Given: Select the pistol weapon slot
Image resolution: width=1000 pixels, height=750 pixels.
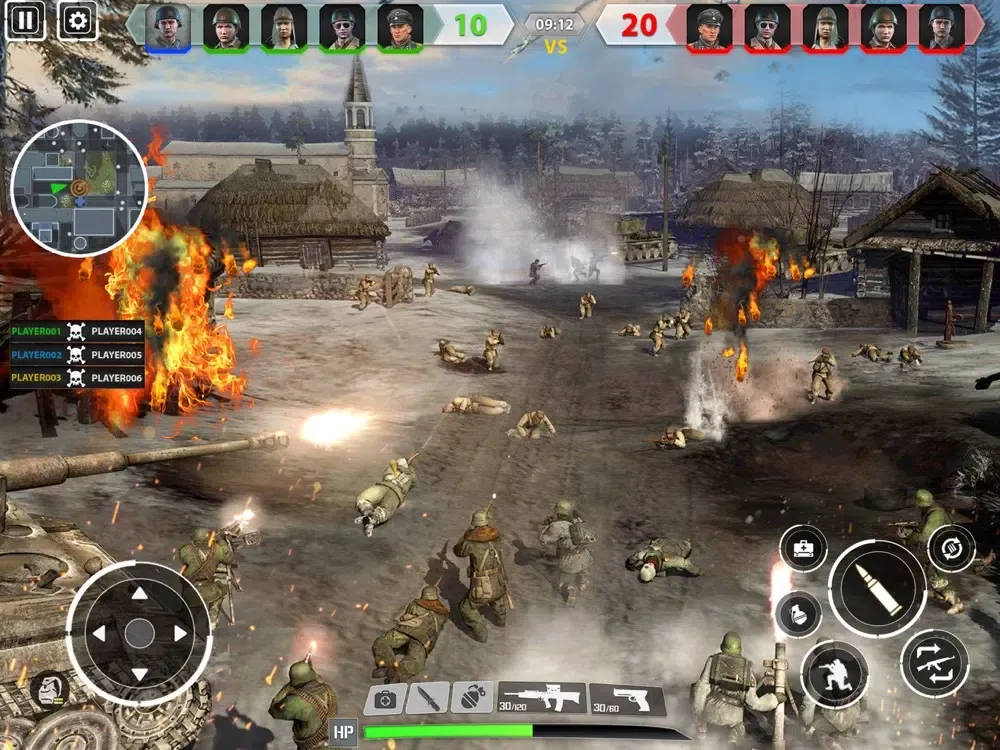Looking at the screenshot, I should click(627, 699).
